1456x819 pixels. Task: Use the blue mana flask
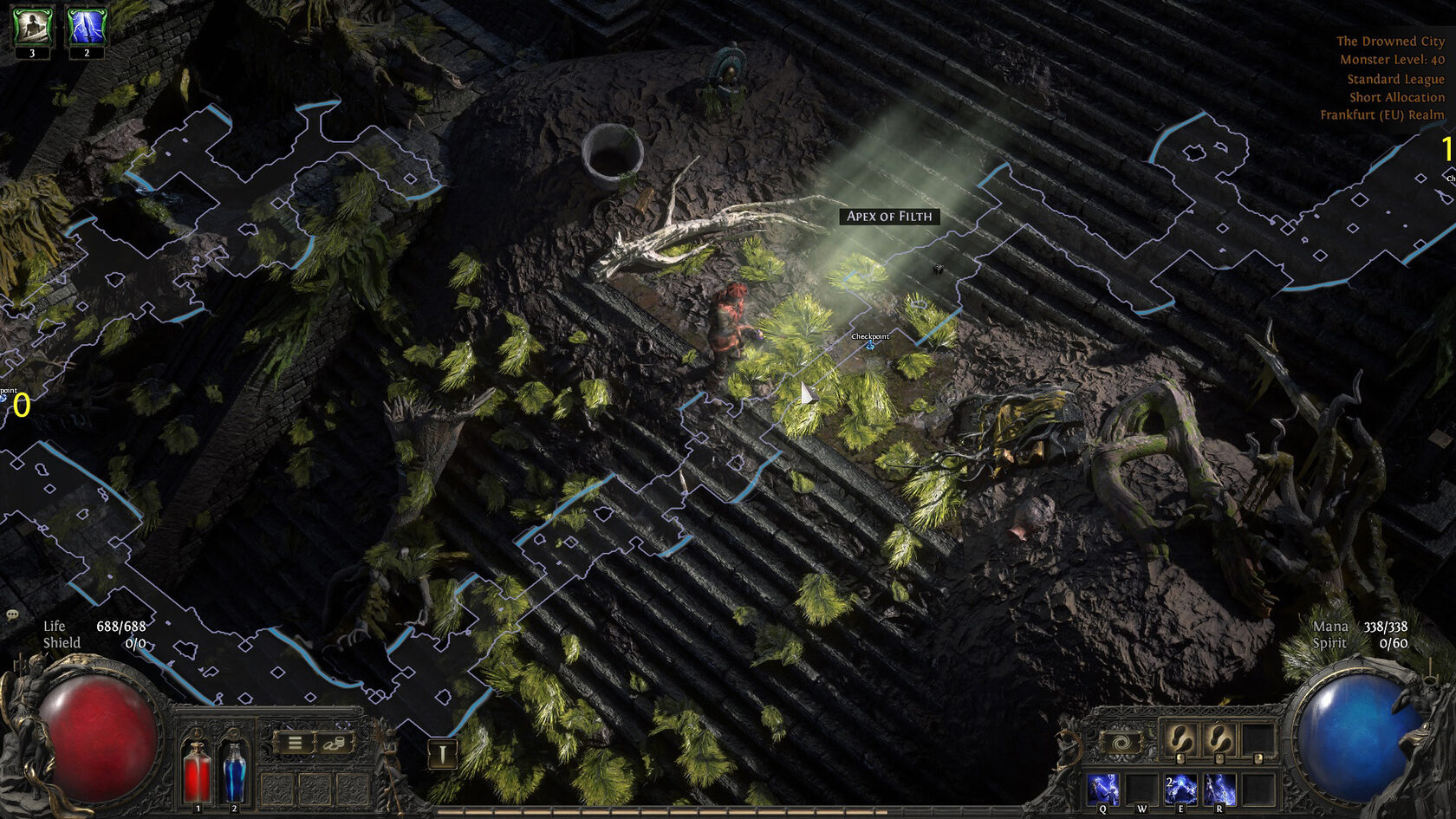pyautogui.click(x=234, y=770)
